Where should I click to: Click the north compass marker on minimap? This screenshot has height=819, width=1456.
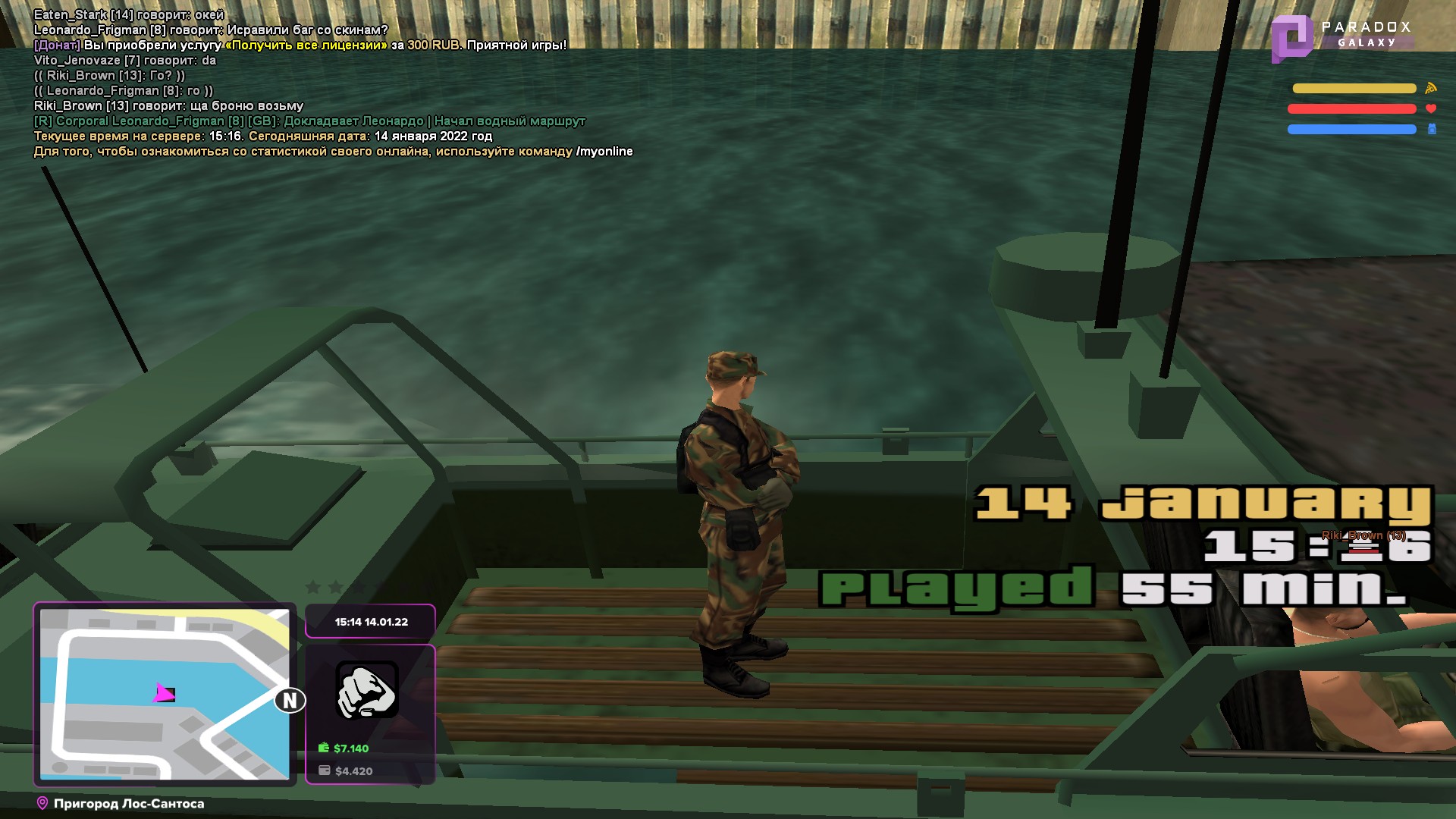point(290,701)
